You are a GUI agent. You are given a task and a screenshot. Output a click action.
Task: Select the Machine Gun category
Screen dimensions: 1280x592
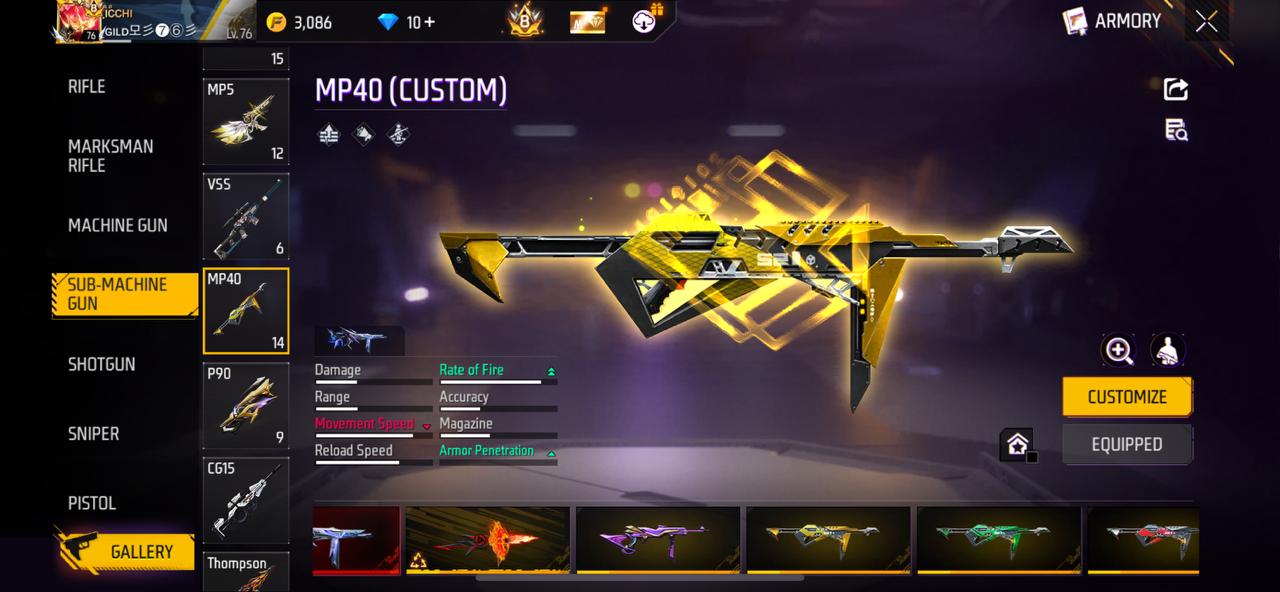[x=117, y=226]
